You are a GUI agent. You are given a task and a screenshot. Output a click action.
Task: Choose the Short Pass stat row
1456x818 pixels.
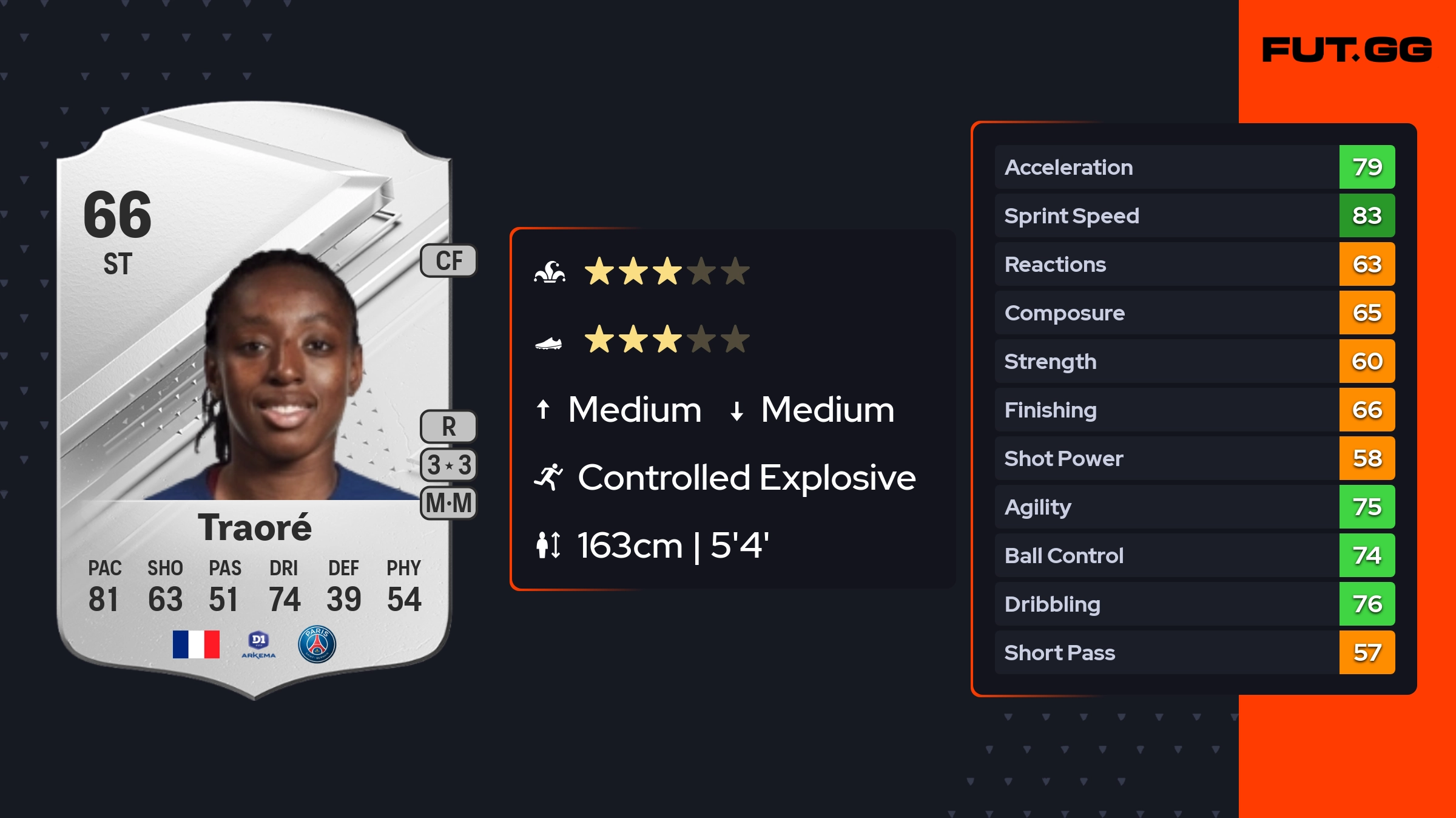click(x=1194, y=652)
